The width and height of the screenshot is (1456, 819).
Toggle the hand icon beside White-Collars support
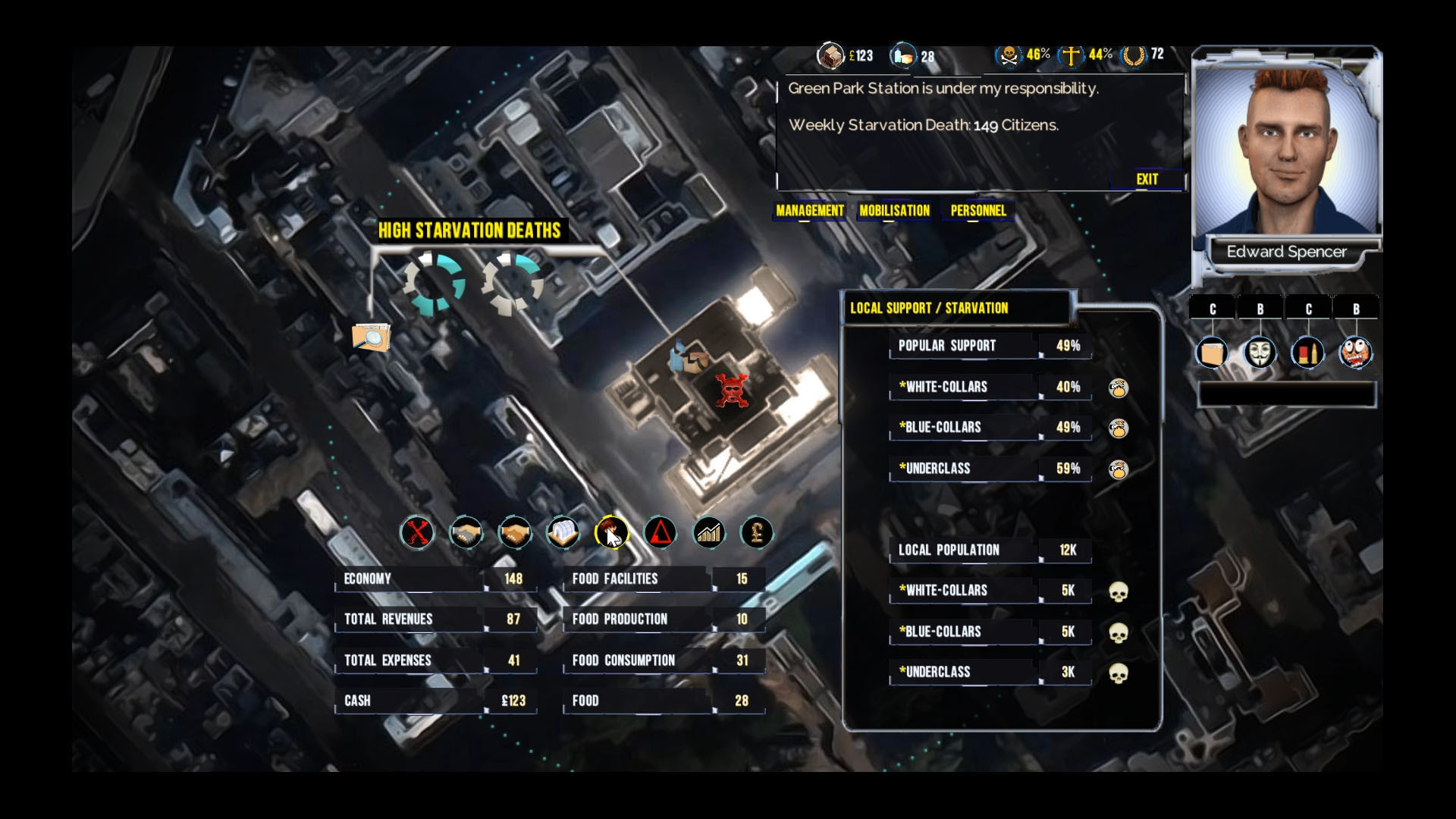click(1119, 388)
